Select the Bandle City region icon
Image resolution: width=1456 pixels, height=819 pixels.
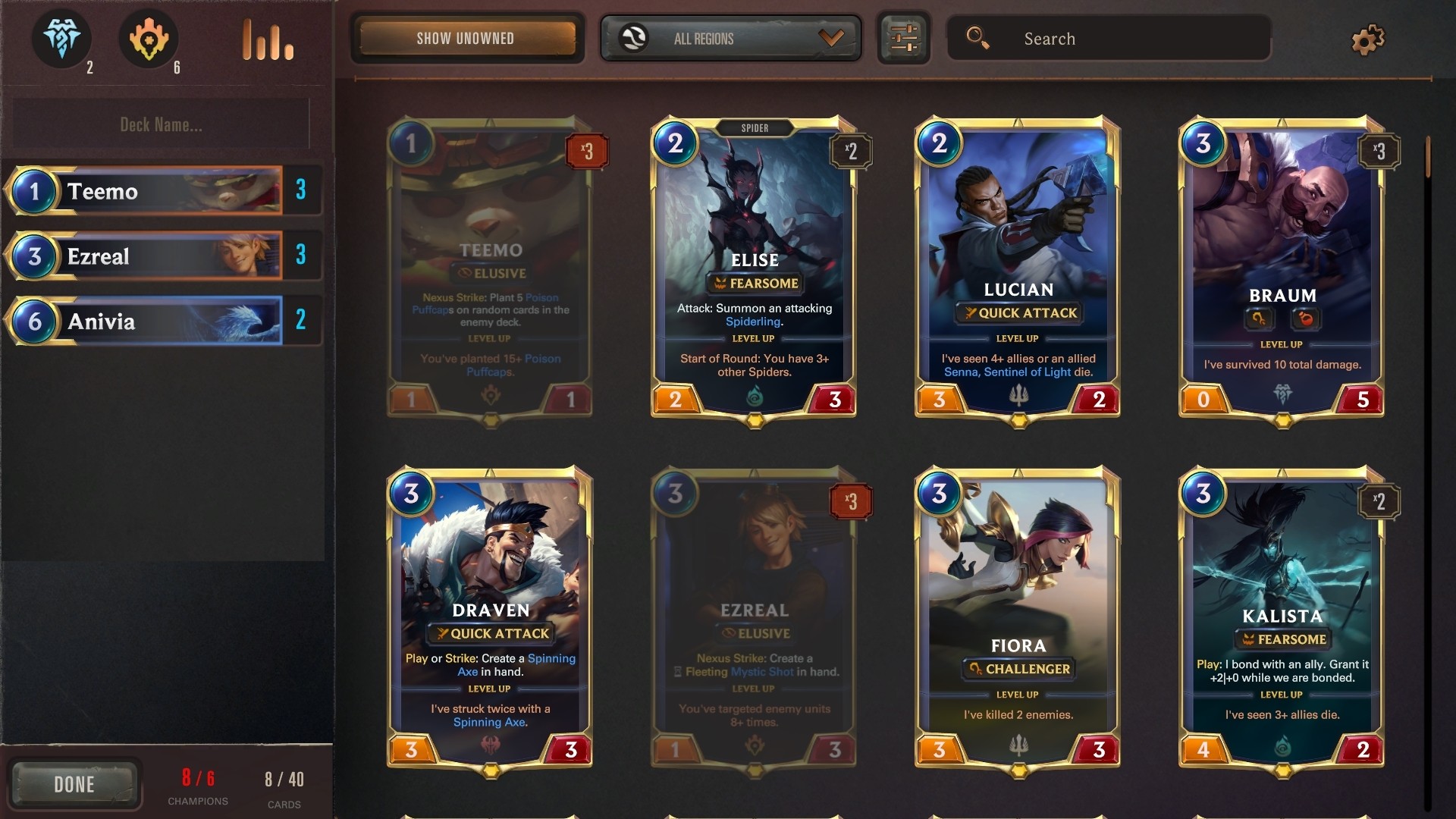[x=149, y=39]
